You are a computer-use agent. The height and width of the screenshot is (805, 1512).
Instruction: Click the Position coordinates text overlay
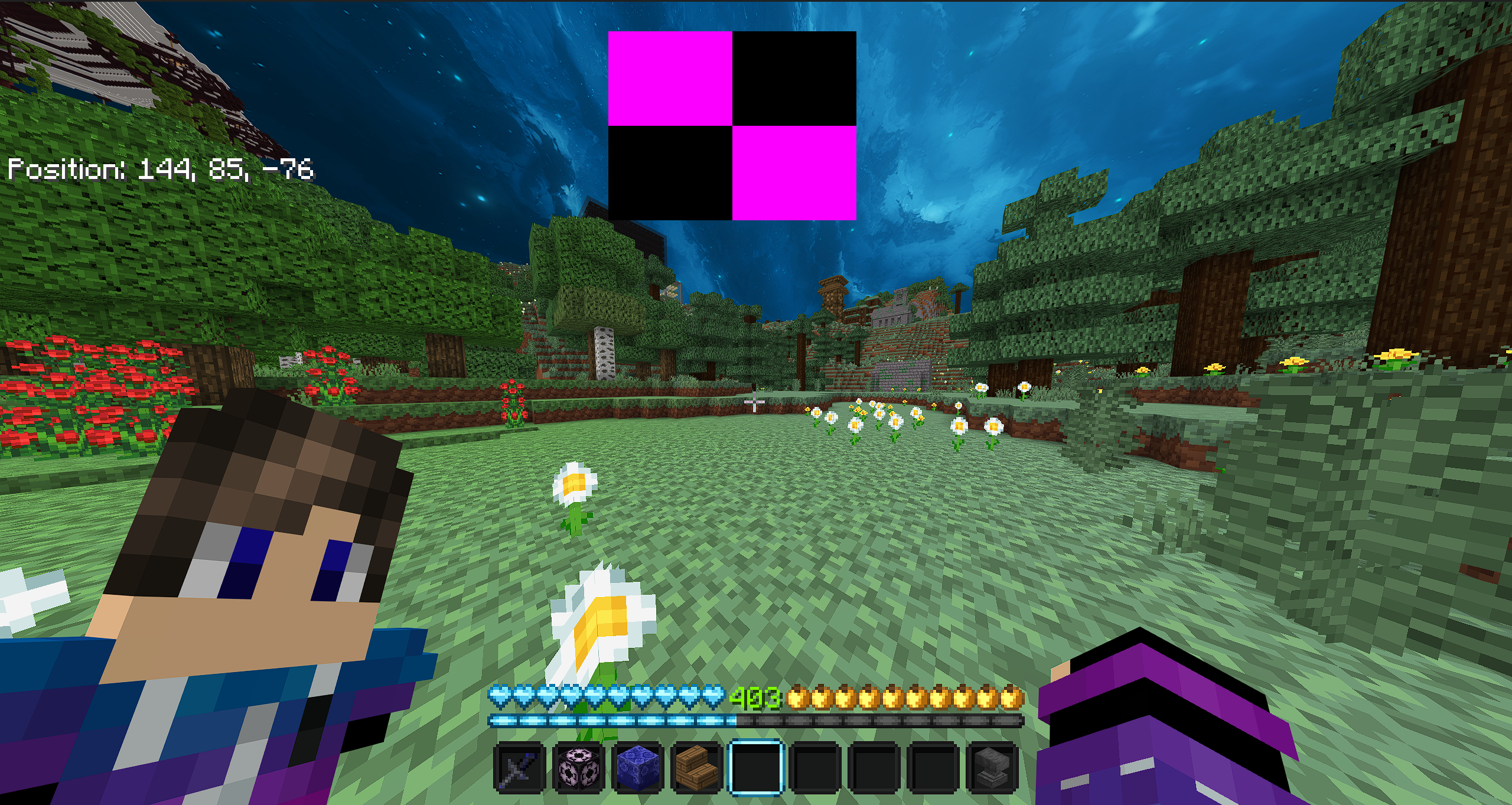click(159, 171)
